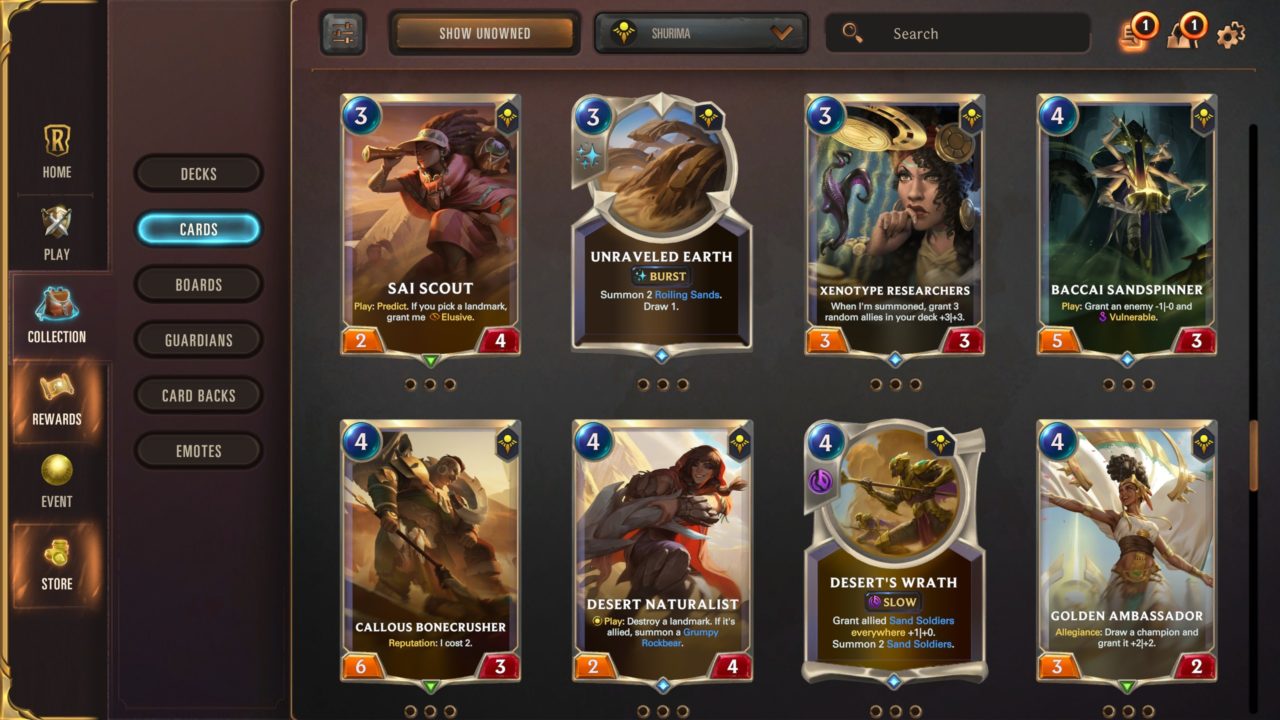The width and height of the screenshot is (1280, 720).
Task: Open the card filter options button
Action: [342, 33]
